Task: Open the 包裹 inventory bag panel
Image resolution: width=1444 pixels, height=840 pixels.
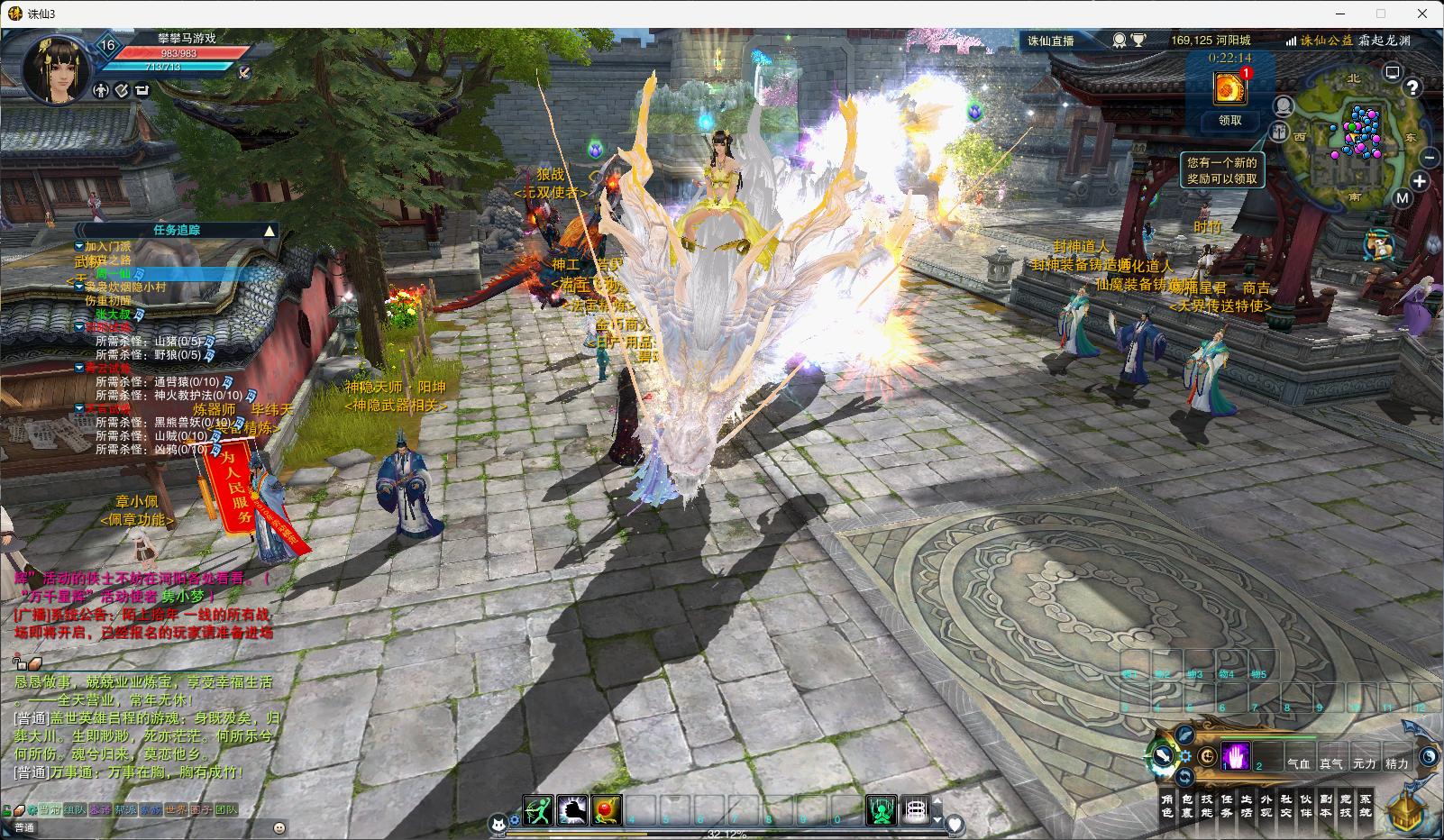Action: tap(1188, 805)
